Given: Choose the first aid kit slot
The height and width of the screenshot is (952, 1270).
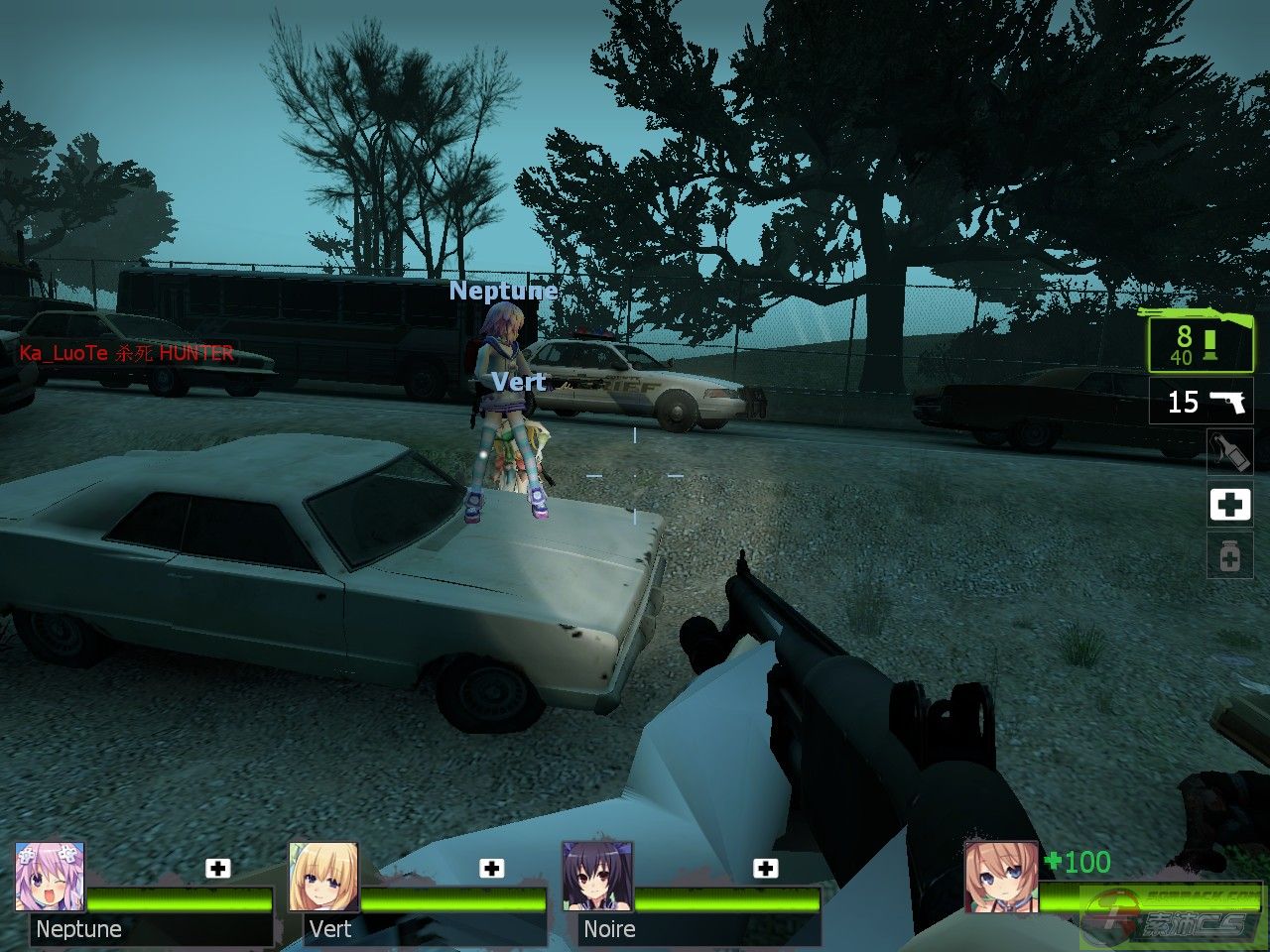Looking at the screenshot, I should click(1229, 504).
